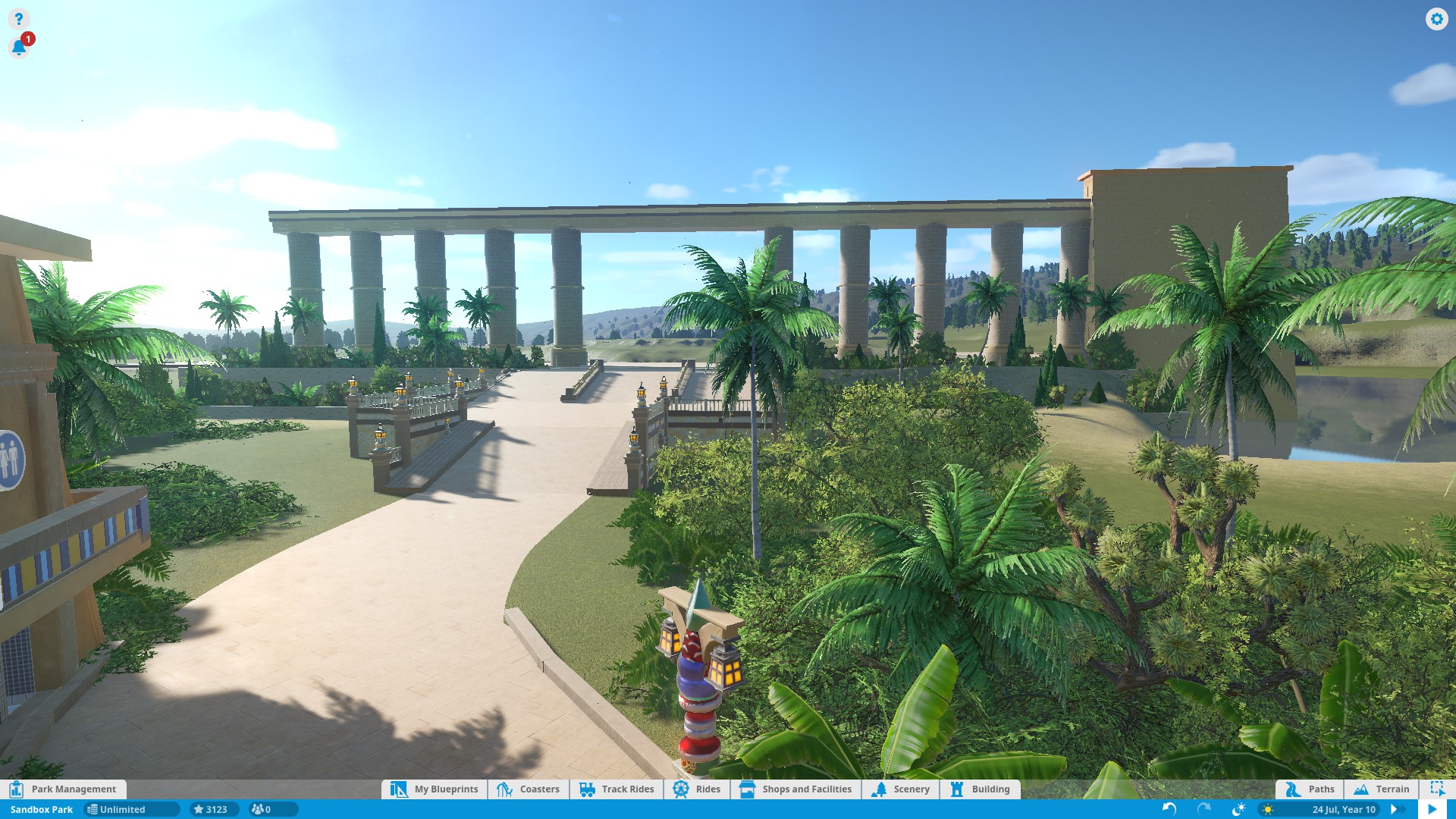
Task: Open the Rides browser
Action: coord(697,789)
